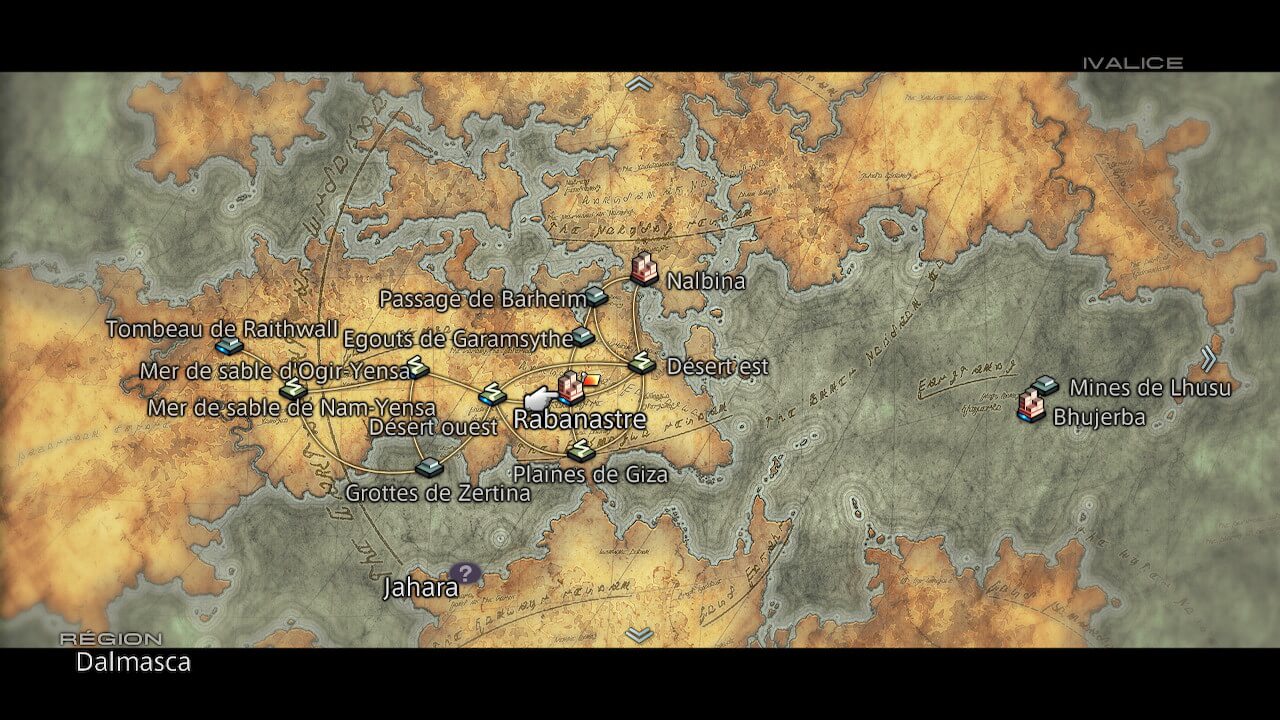Image resolution: width=1280 pixels, height=720 pixels.
Task: Click the Jahara question mark marker
Action: click(x=465, y=573)
